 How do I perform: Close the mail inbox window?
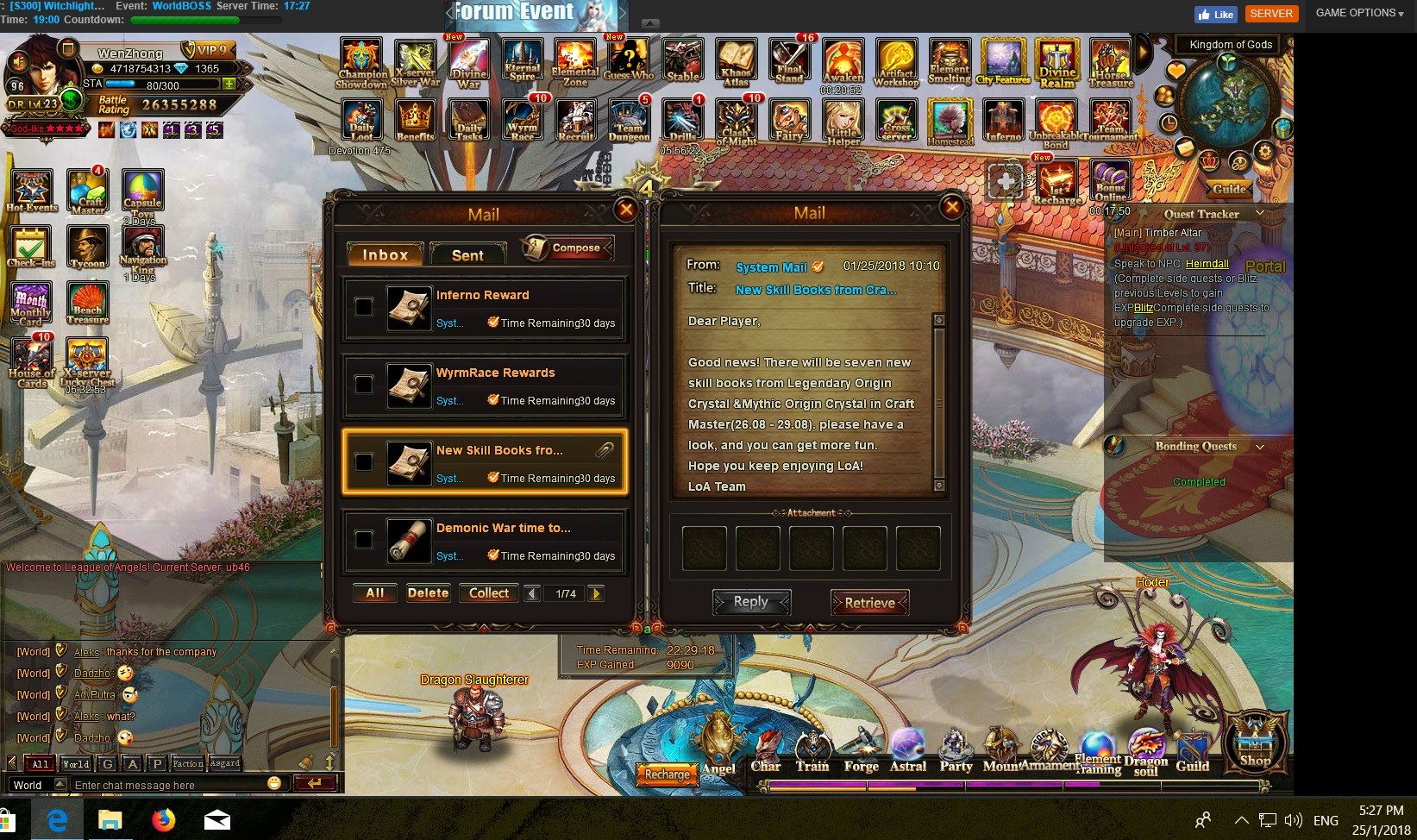coord(626,209)
